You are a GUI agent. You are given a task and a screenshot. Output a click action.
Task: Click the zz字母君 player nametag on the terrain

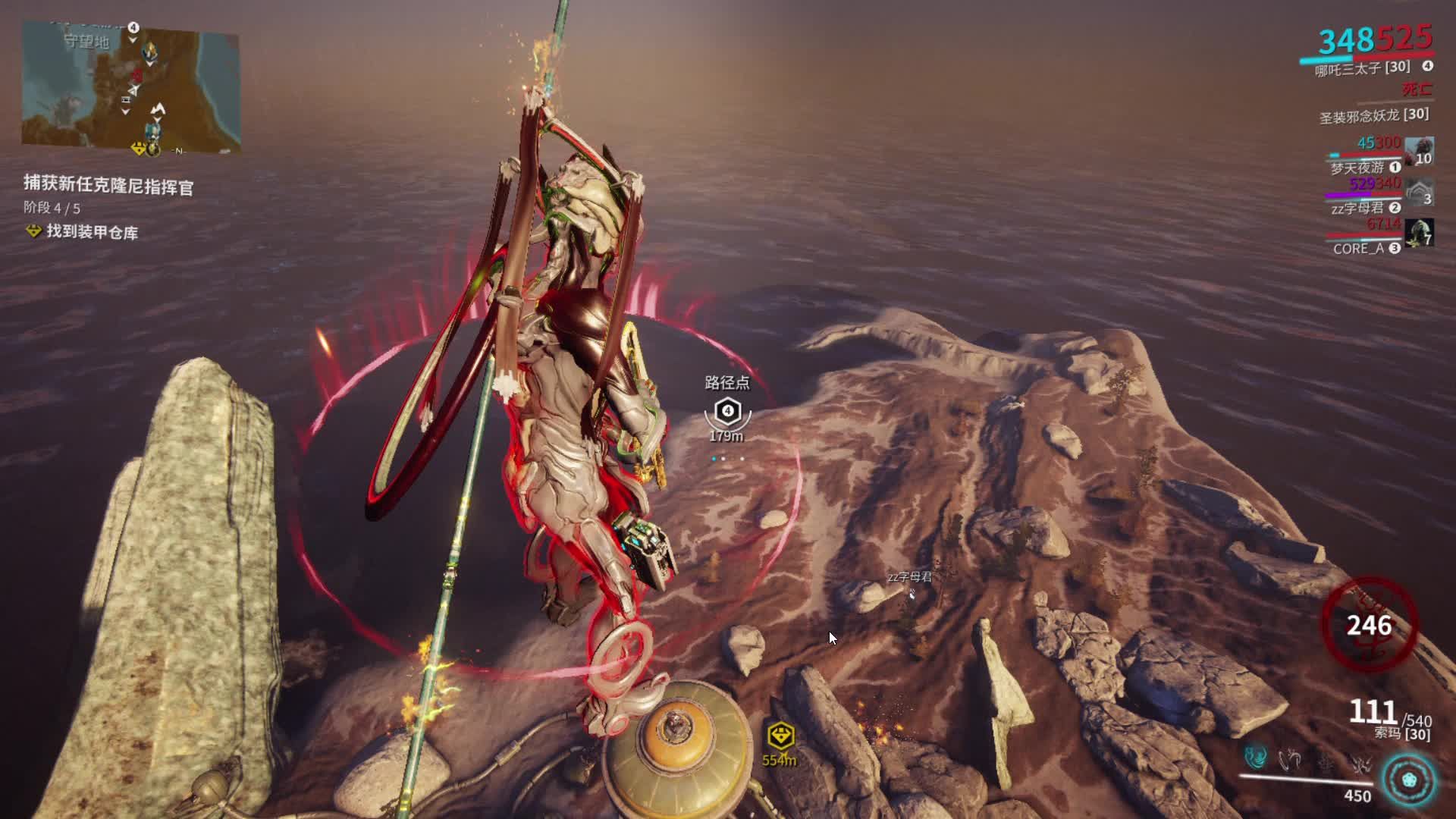910,578
